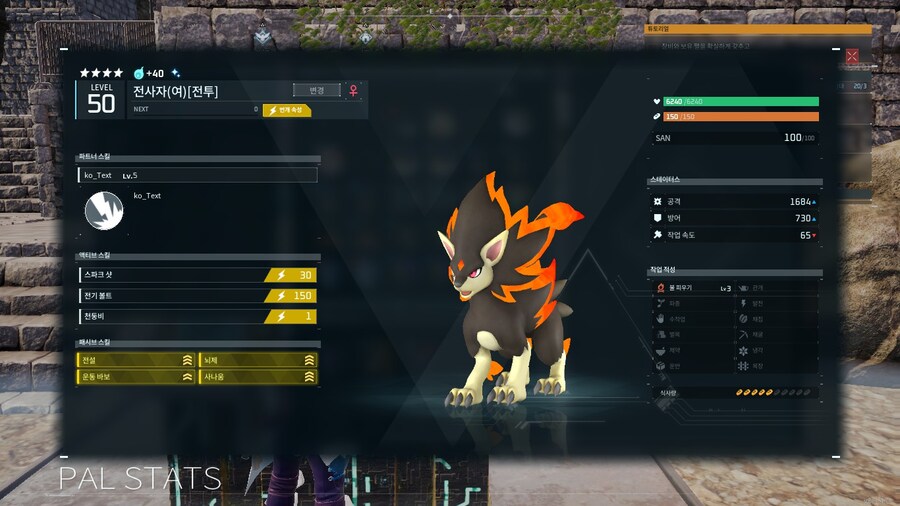The image size is (900, 506).
Task: Select the 뇌제 passive skill
Action: (259, 360)
